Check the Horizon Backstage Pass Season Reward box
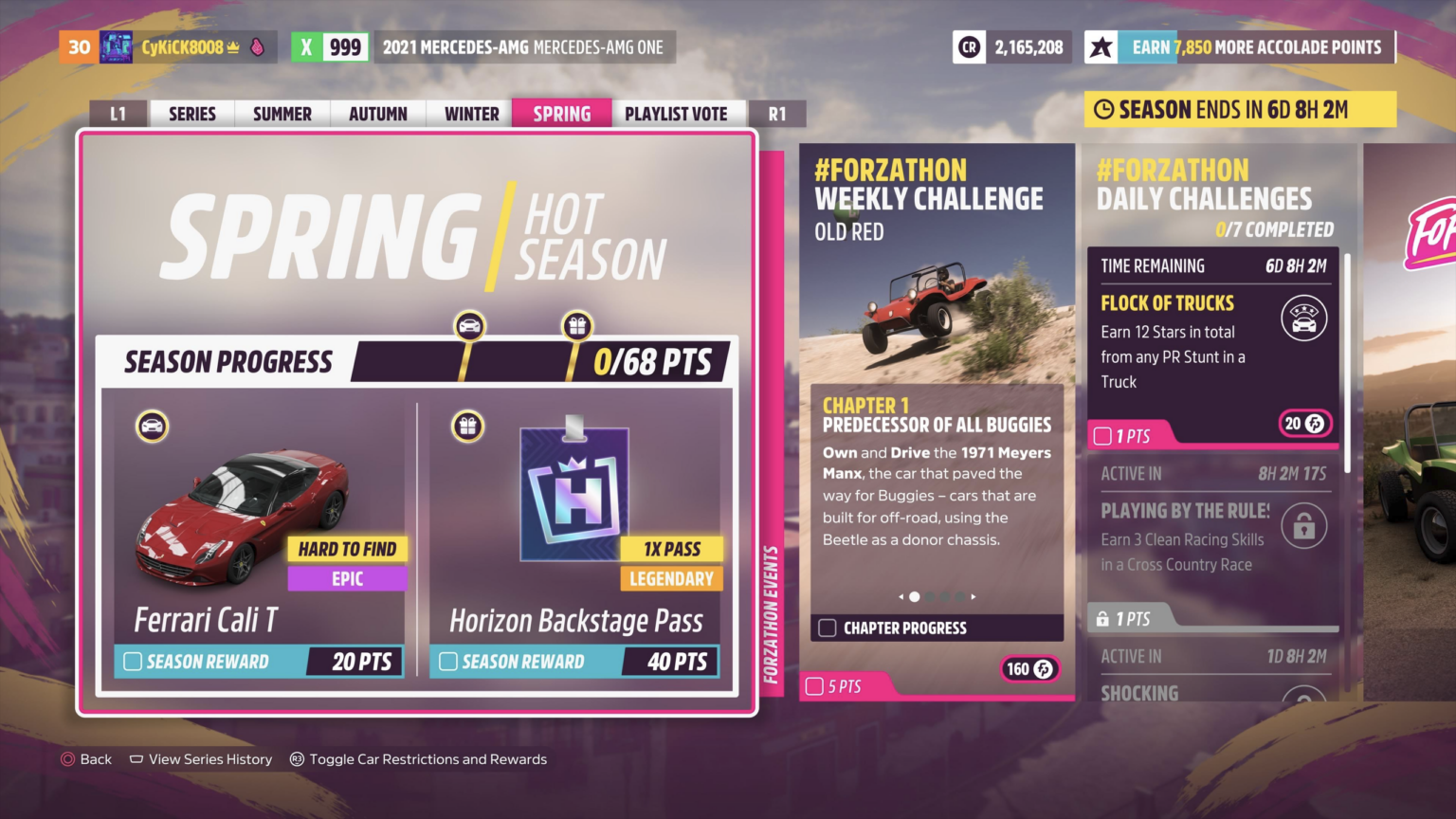The width and height of the screenshot is (1456, 819). [449, 662]
